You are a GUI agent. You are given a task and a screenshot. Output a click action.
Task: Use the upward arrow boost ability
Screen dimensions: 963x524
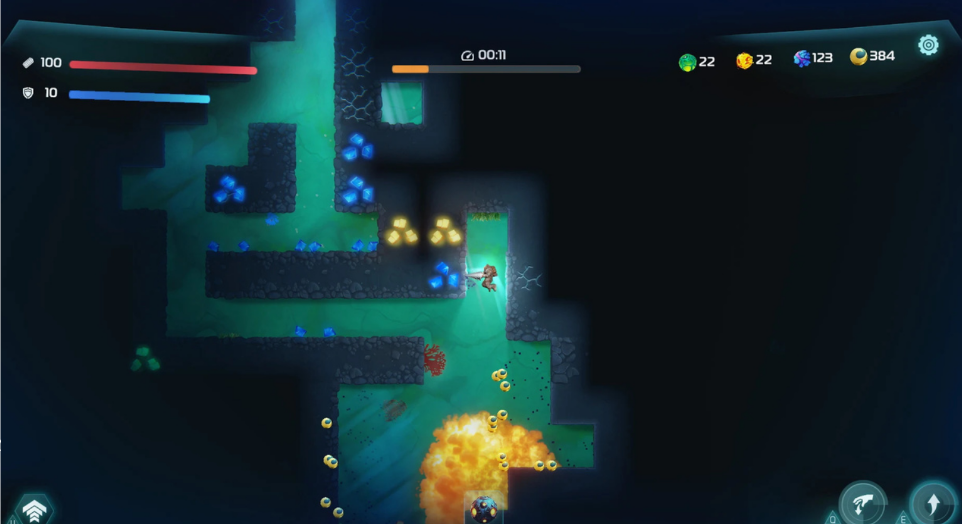point(931,502)
